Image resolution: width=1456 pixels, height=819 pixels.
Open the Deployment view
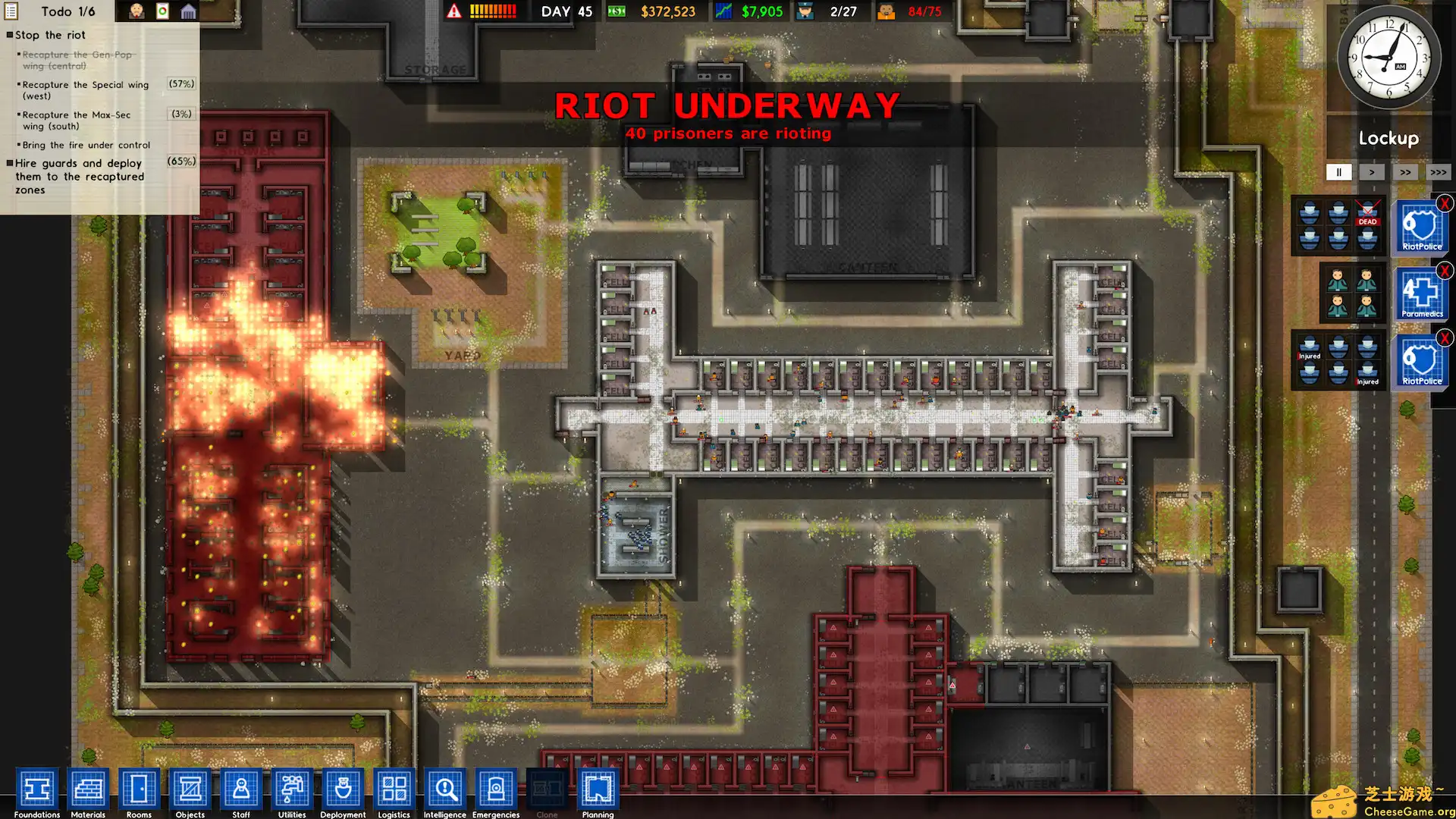342,791
